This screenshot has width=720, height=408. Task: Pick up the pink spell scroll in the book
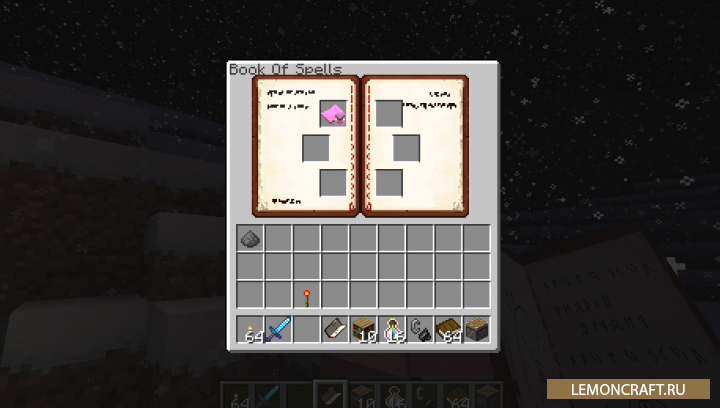pyautogui.click(x=333, y=114)
